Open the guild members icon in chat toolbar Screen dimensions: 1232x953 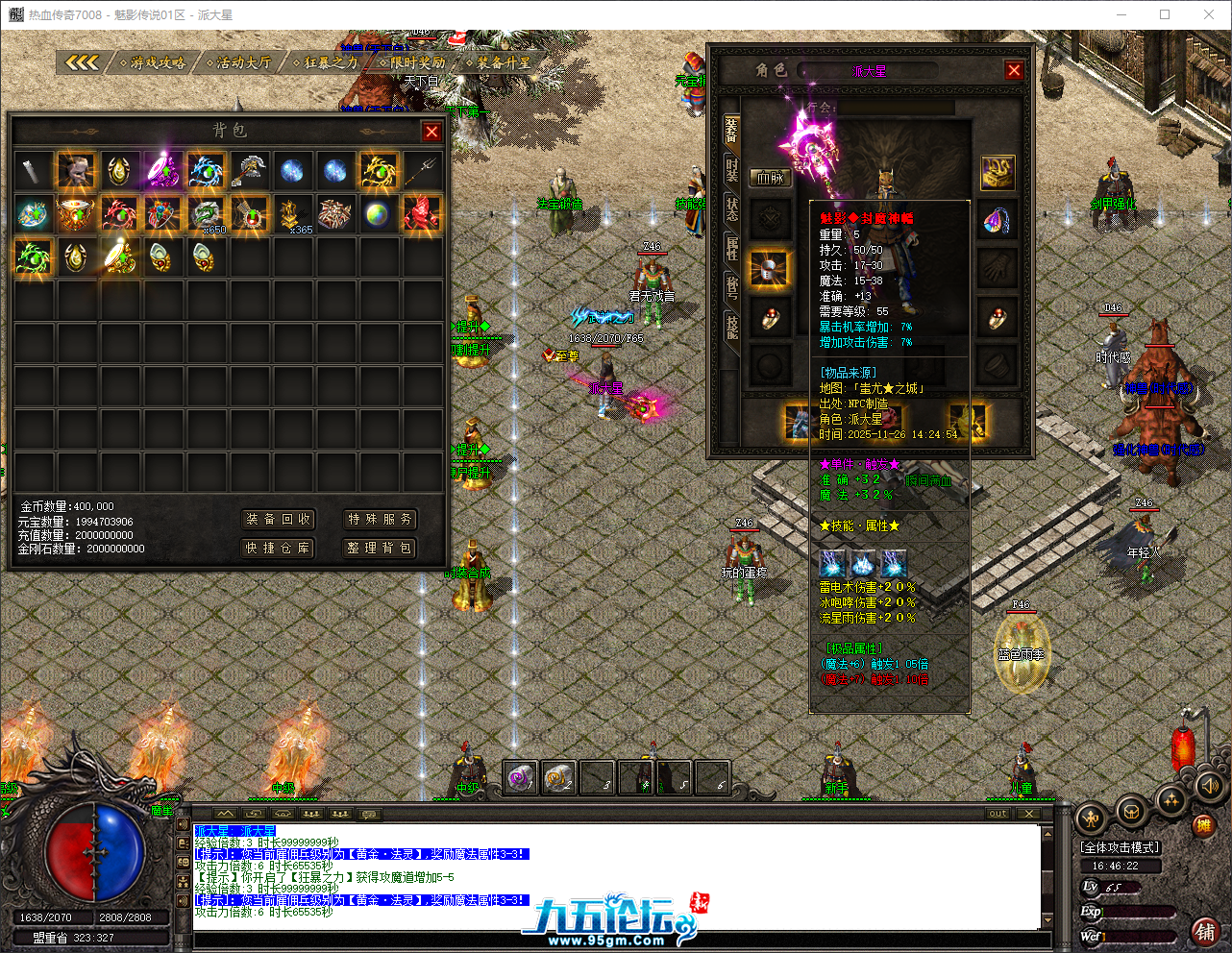pos(339,816)
